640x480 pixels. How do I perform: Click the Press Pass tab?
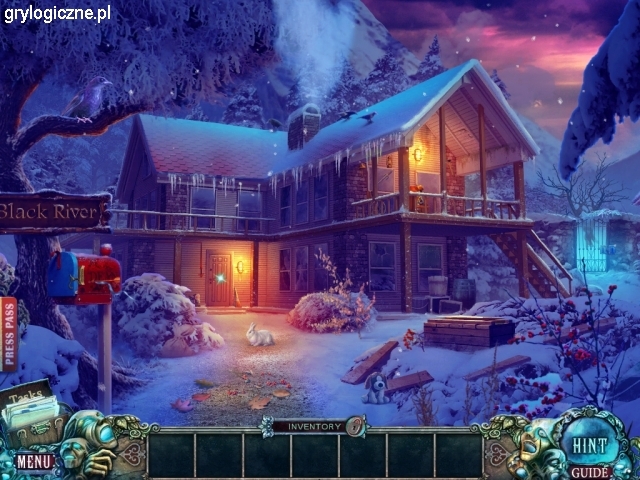click(x=9, y=334)
